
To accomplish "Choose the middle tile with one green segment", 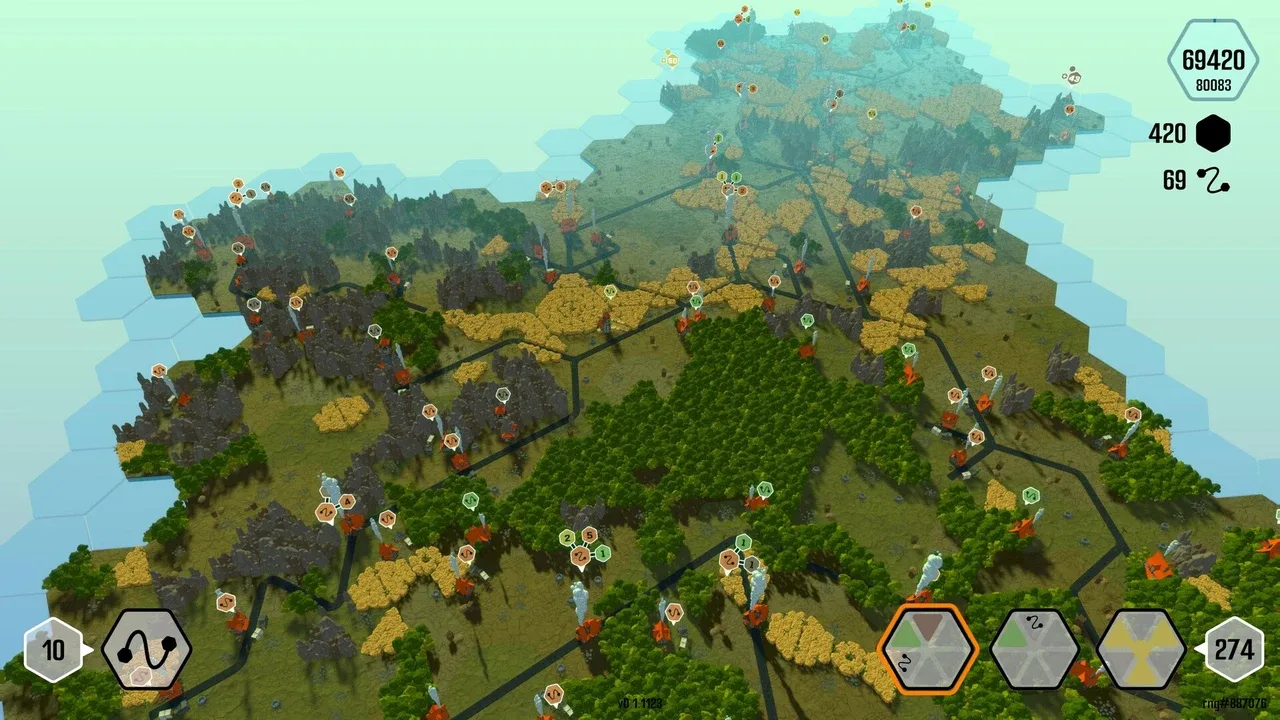I will (x=1034, y=649).
